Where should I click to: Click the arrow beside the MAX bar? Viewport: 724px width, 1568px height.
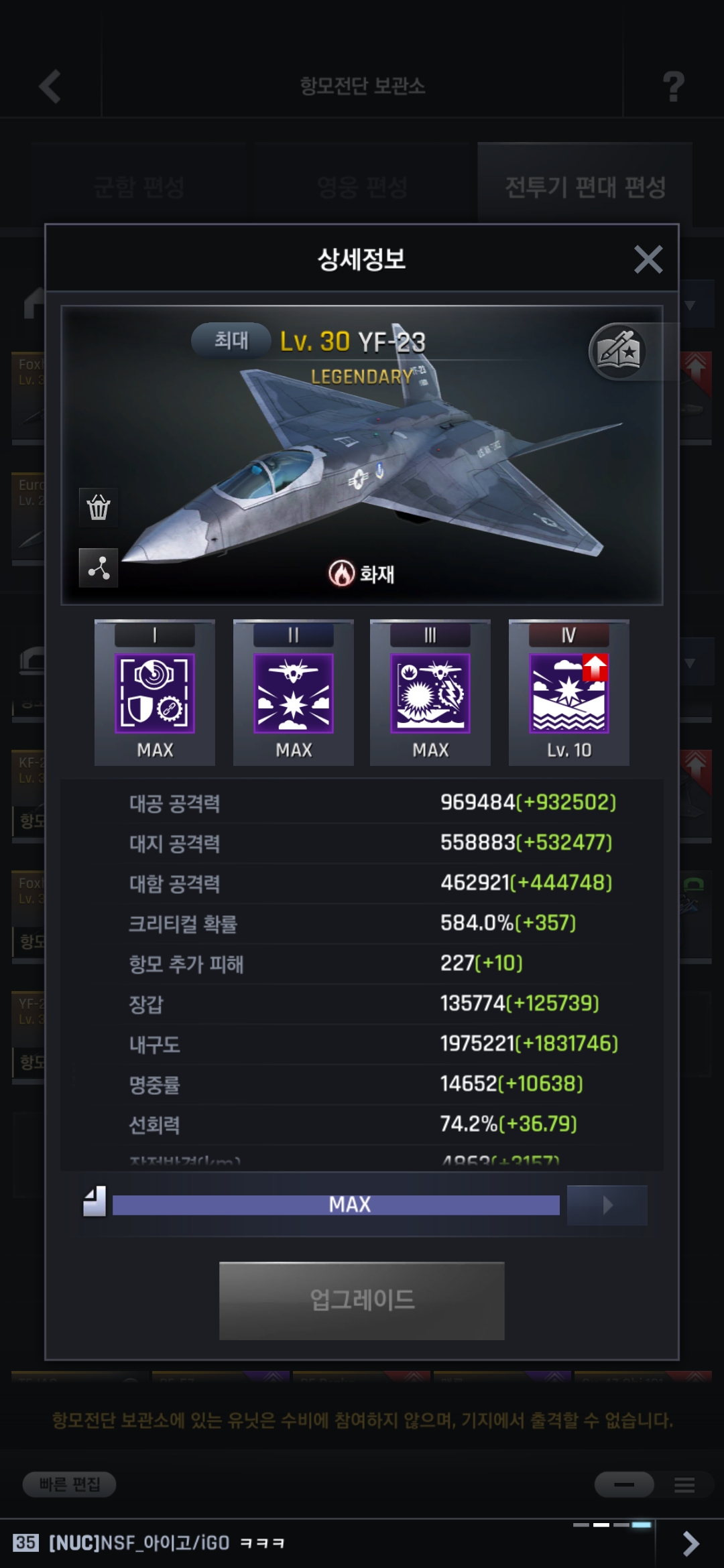click(607, 1205)
